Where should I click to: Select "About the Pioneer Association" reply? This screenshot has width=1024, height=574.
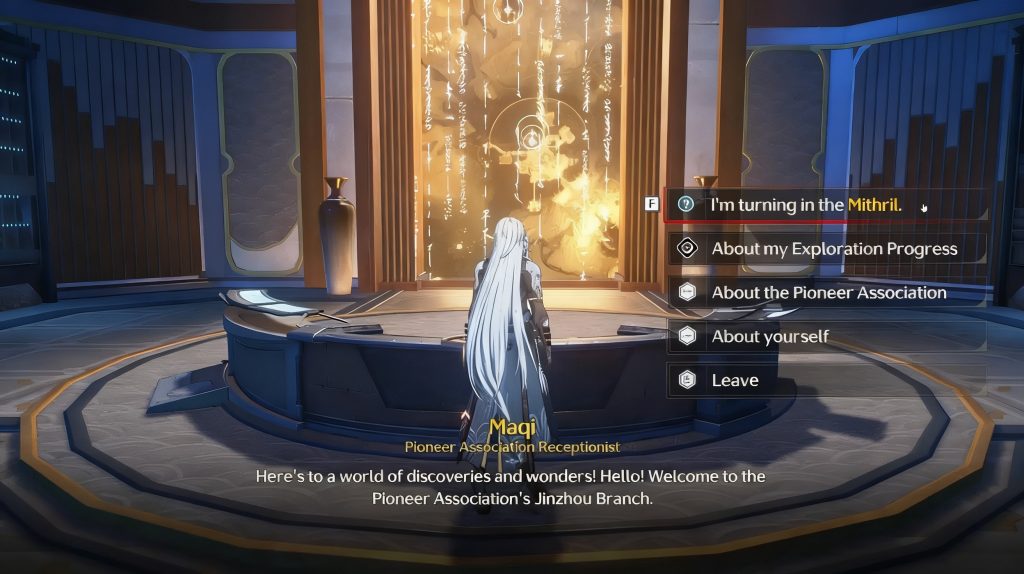(x=828, y=293)
